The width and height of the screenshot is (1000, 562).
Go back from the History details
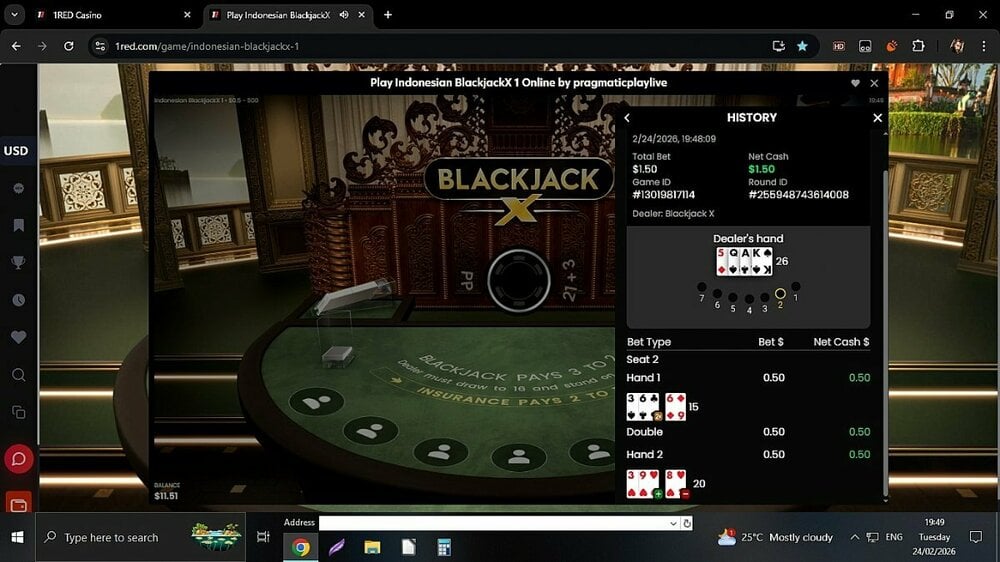click(627, 118)
